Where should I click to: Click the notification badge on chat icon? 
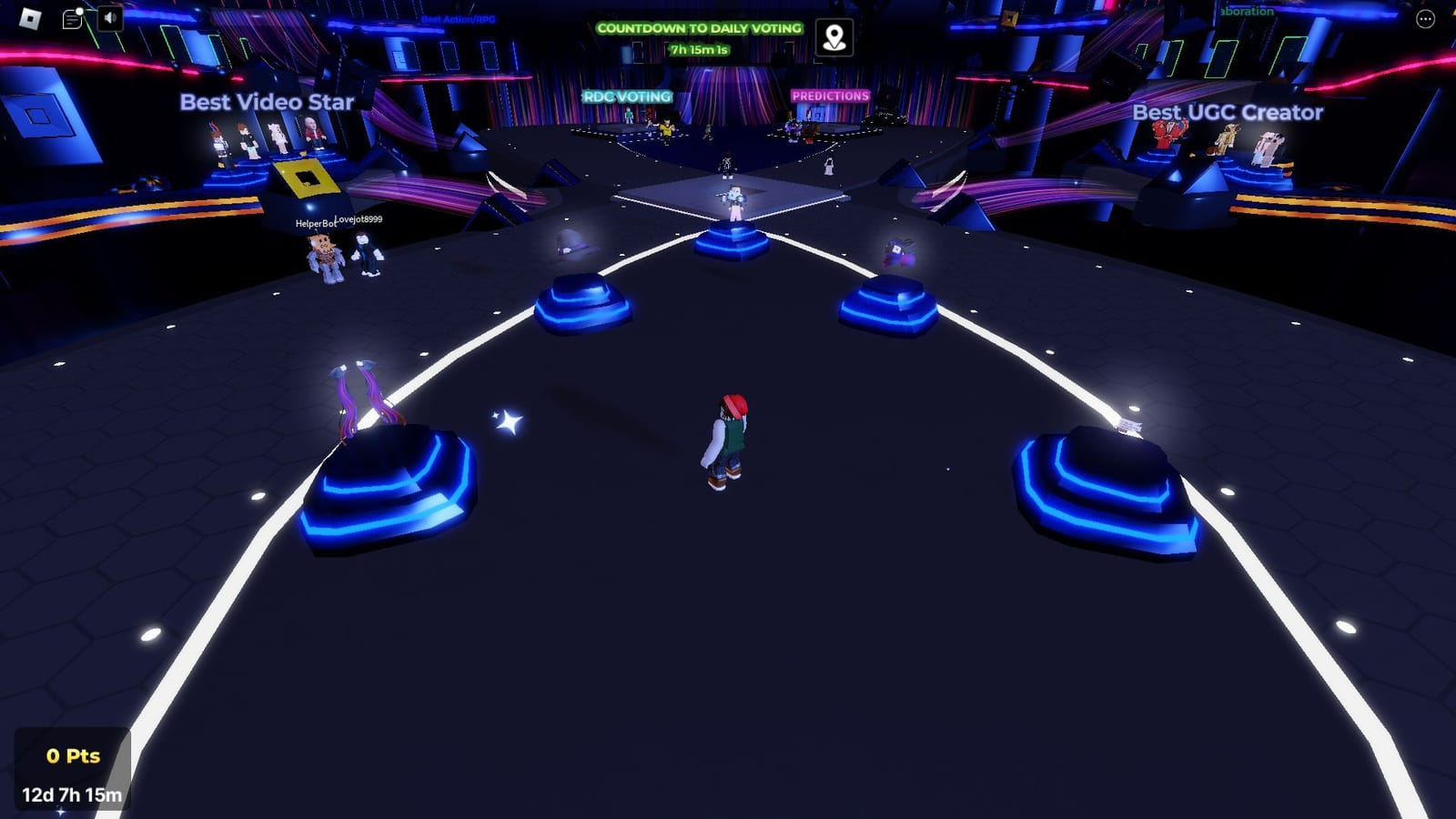tap(82, 9)
